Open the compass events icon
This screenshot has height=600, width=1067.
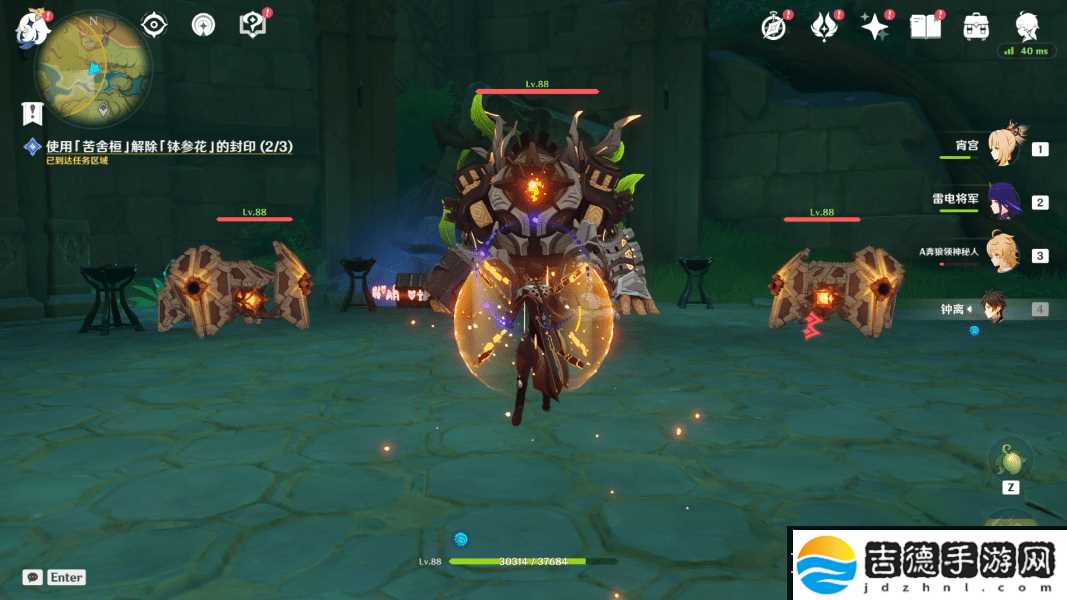click(x=773, y=27)
